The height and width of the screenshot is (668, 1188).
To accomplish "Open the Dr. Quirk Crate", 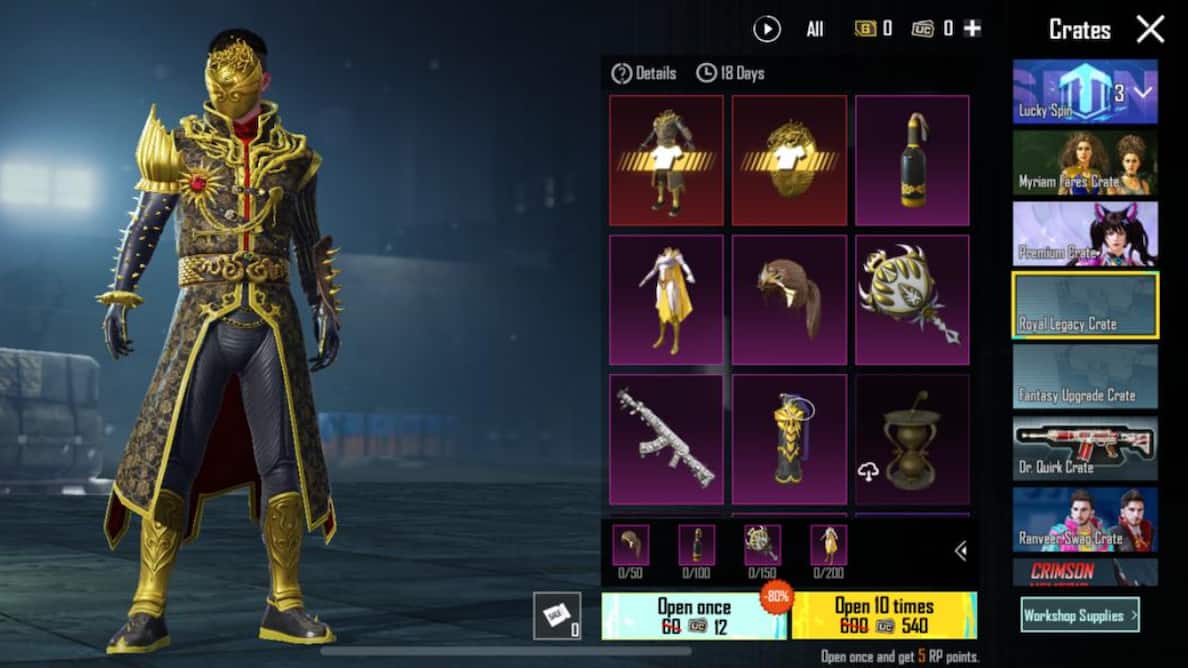I will (x=1085, y=448).
